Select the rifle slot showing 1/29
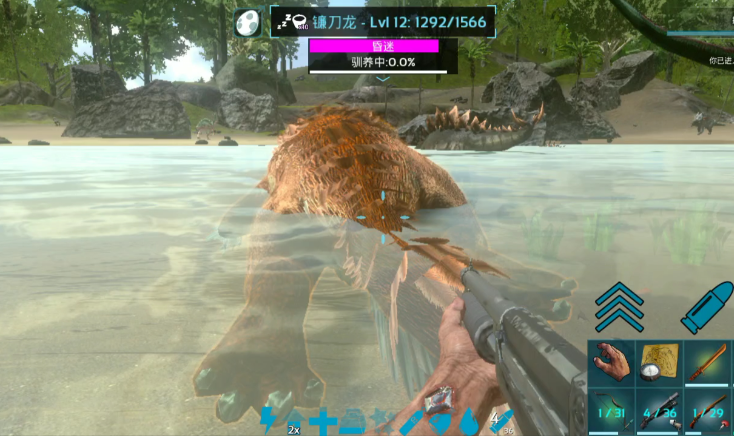 708,412
